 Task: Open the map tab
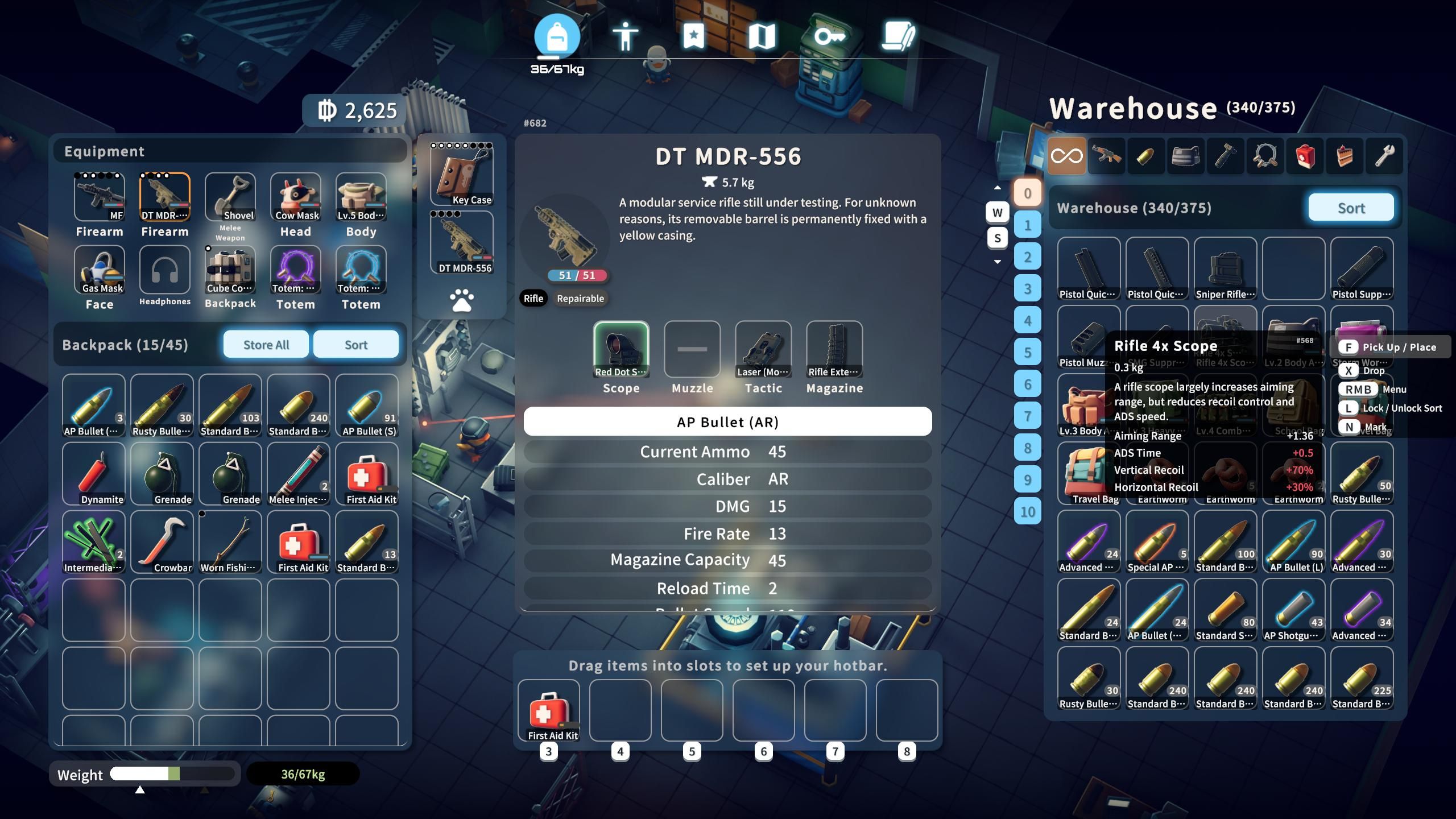(x=762, y=37)
